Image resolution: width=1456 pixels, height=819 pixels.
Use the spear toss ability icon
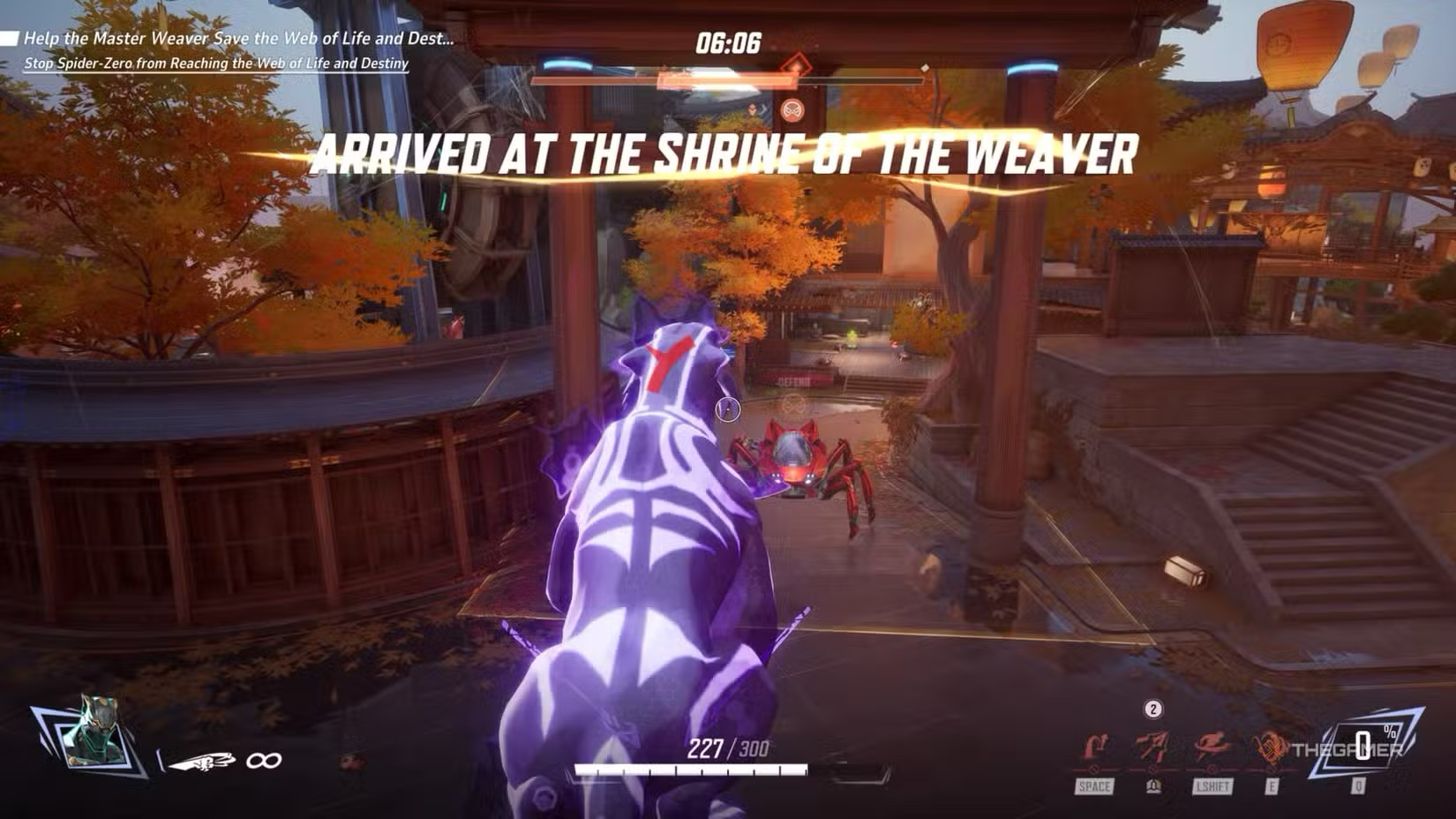(1152, 748)
